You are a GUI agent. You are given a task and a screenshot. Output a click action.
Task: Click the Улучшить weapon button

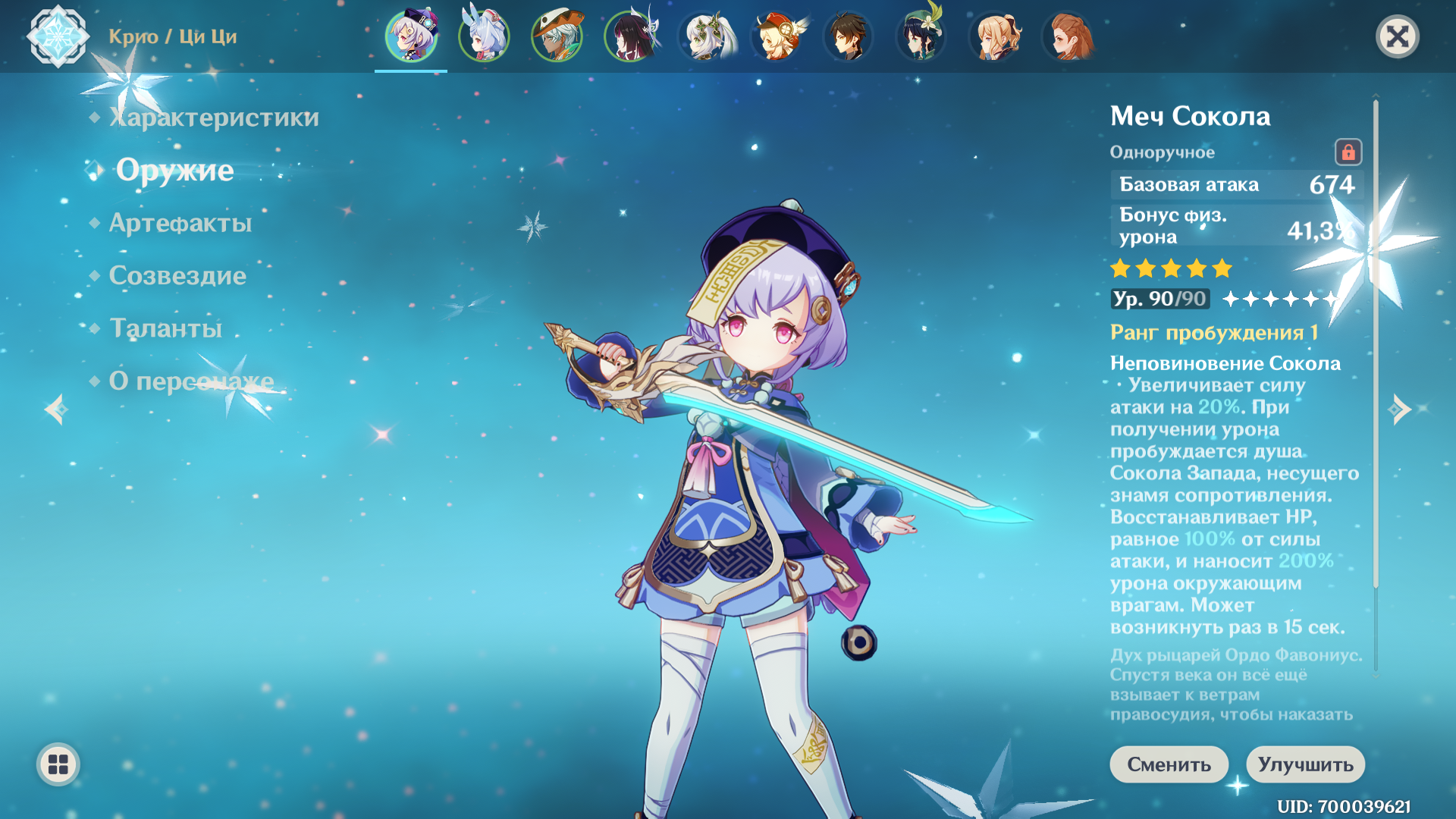[1305, 764]
